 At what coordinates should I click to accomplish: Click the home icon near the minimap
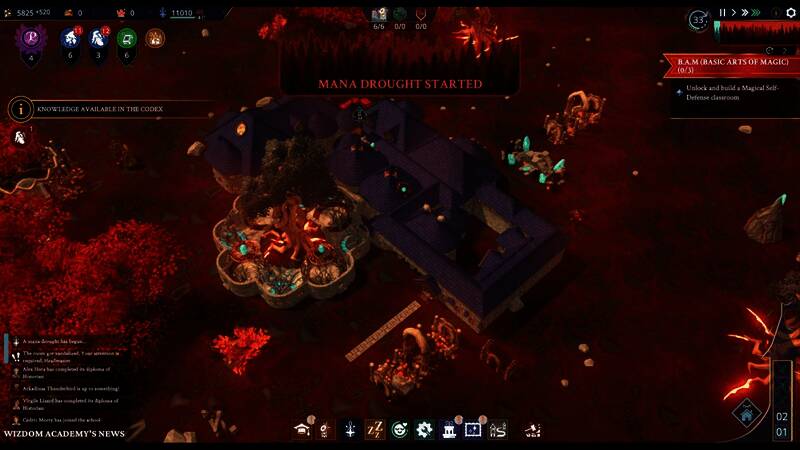click(x=746, y=412)
